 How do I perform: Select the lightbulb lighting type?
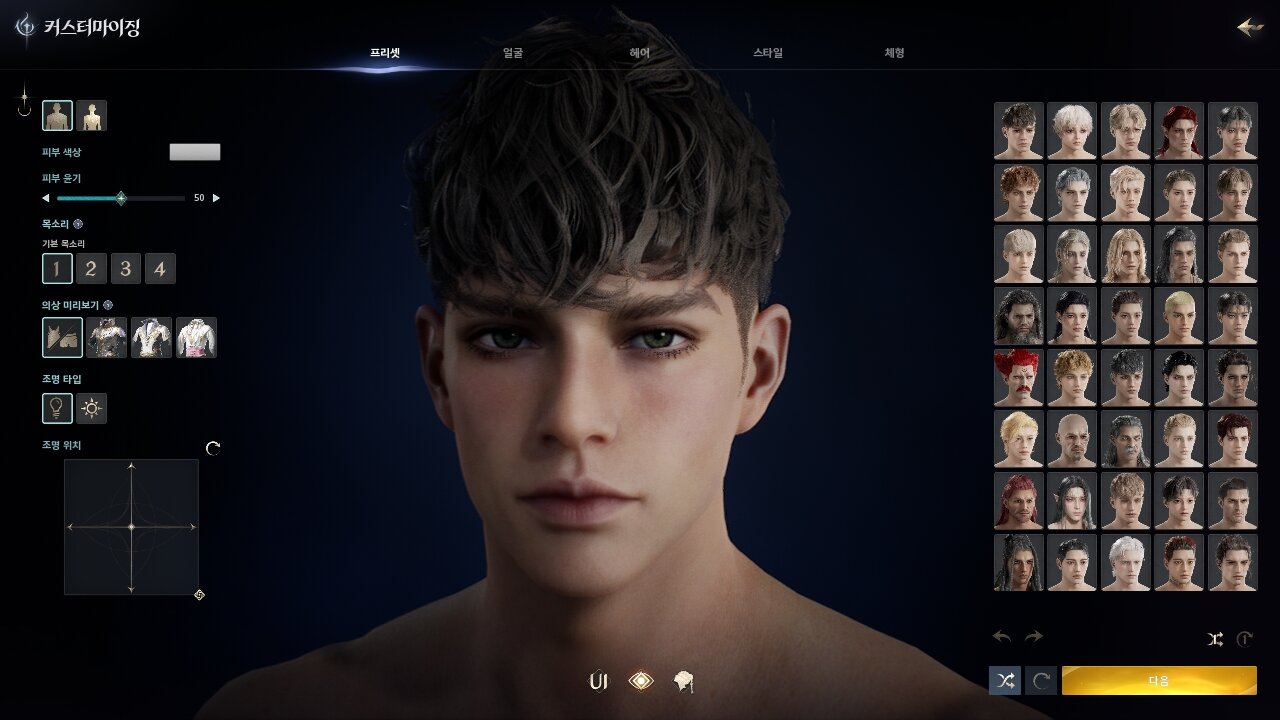[57, 408]
